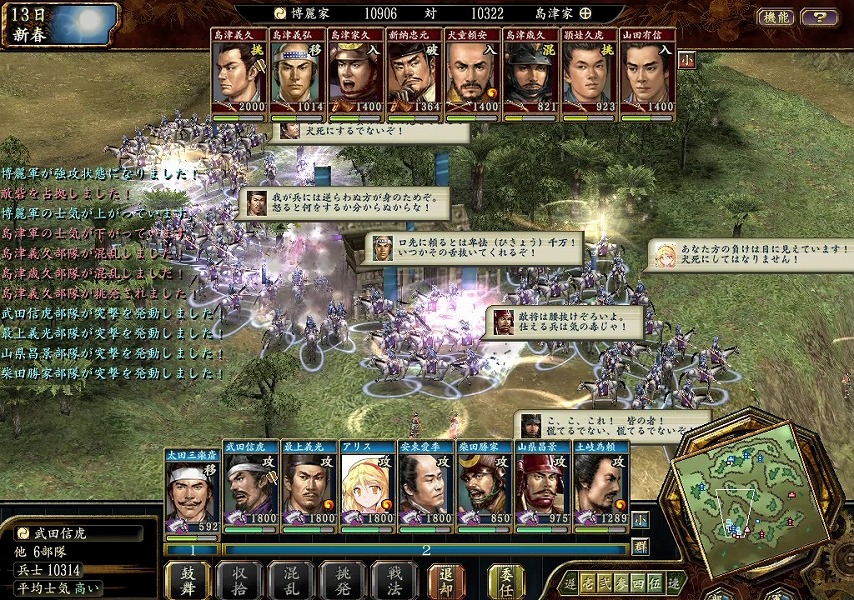Open the question mark help button
The image size is (854, 600).
[x=819, y=17]
